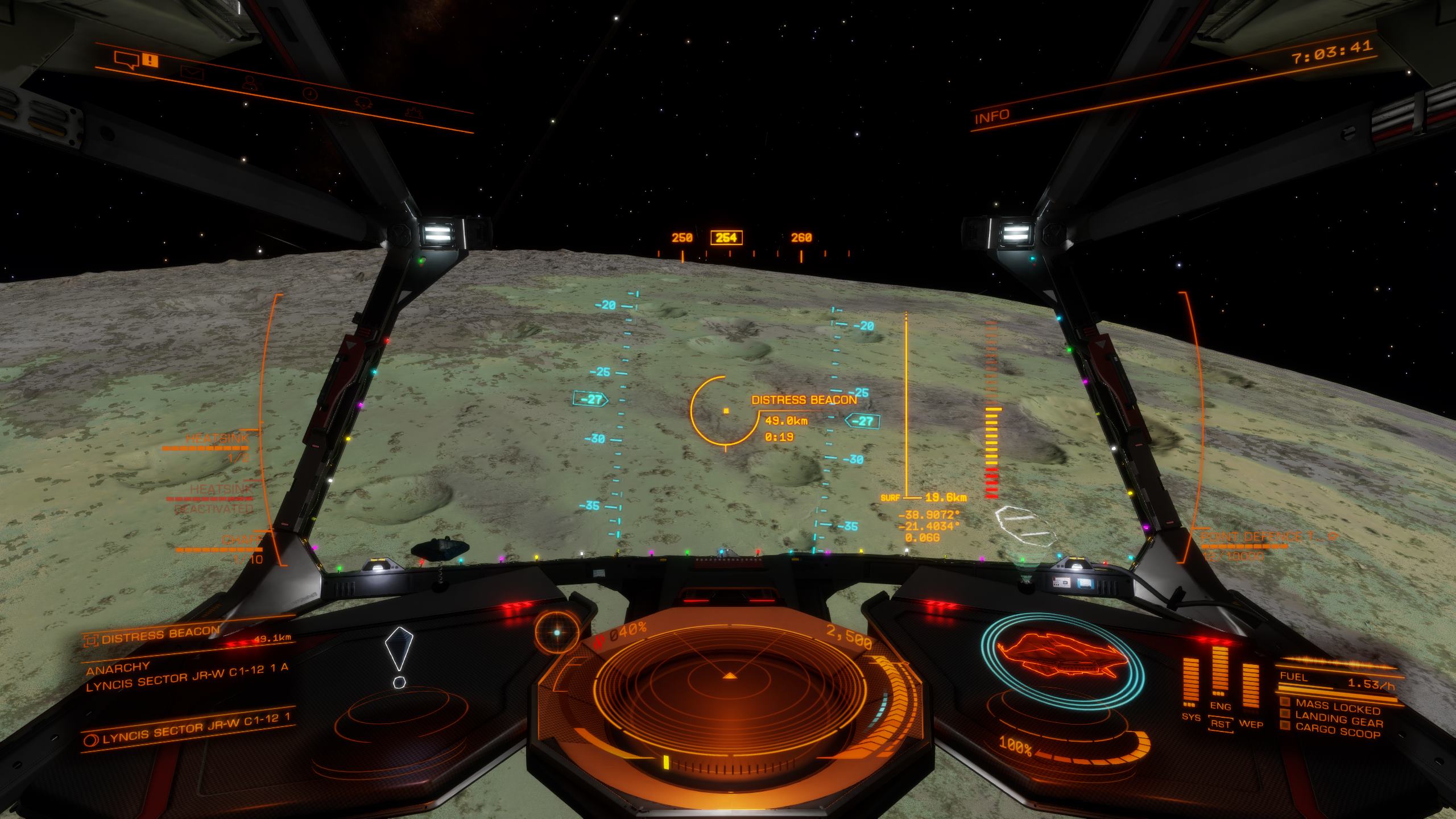Open the INFO panel header
1456x819 pixels.
click(x=992, y=117)
